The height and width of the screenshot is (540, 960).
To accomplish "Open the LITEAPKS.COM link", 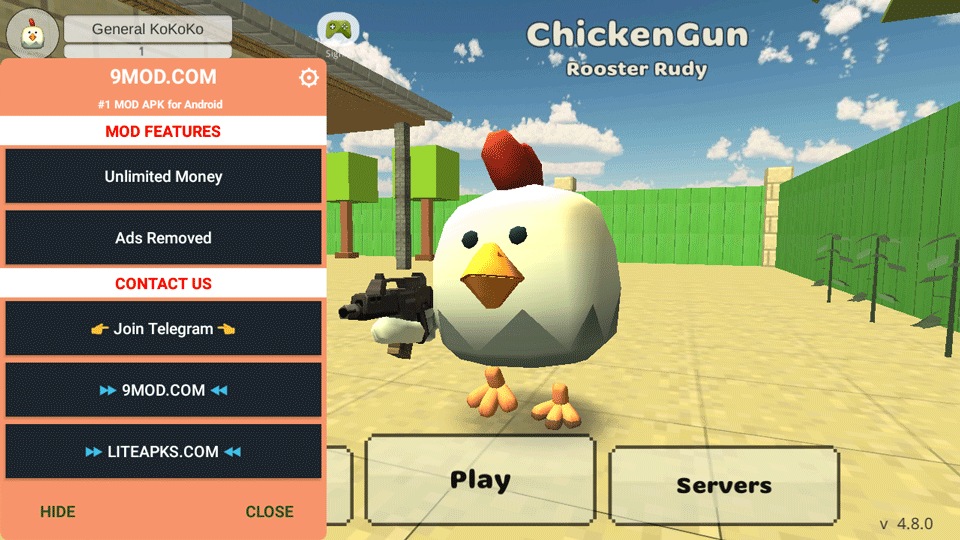I will tap(164, 452).
